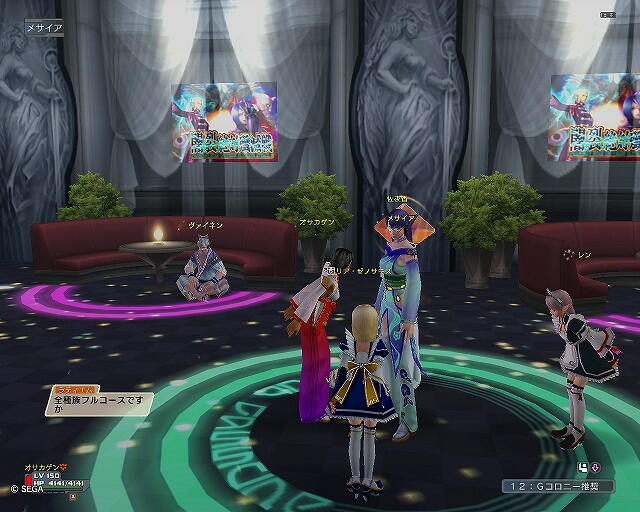The image size is (640, 512).
Task: Click the purple down-arrow status icon
Action: (595, 467)
